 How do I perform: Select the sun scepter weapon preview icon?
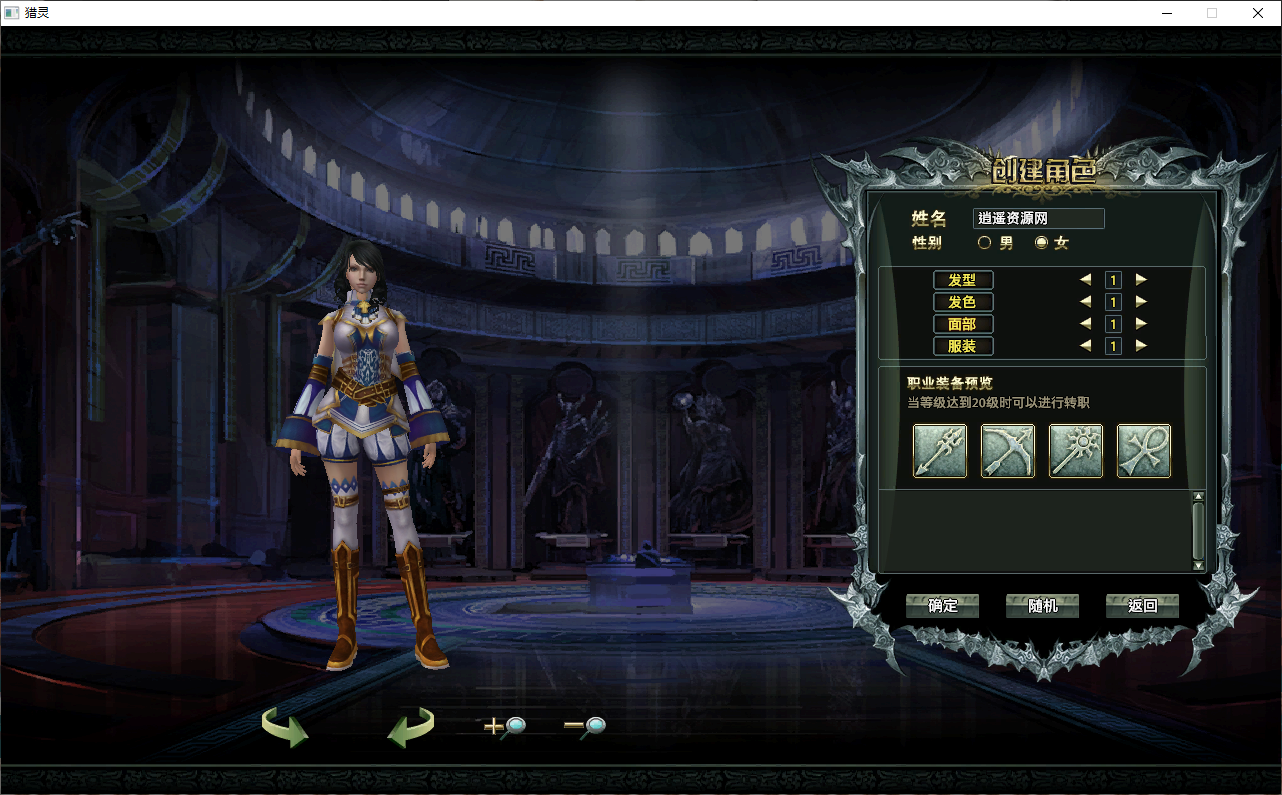[1075, 450]
